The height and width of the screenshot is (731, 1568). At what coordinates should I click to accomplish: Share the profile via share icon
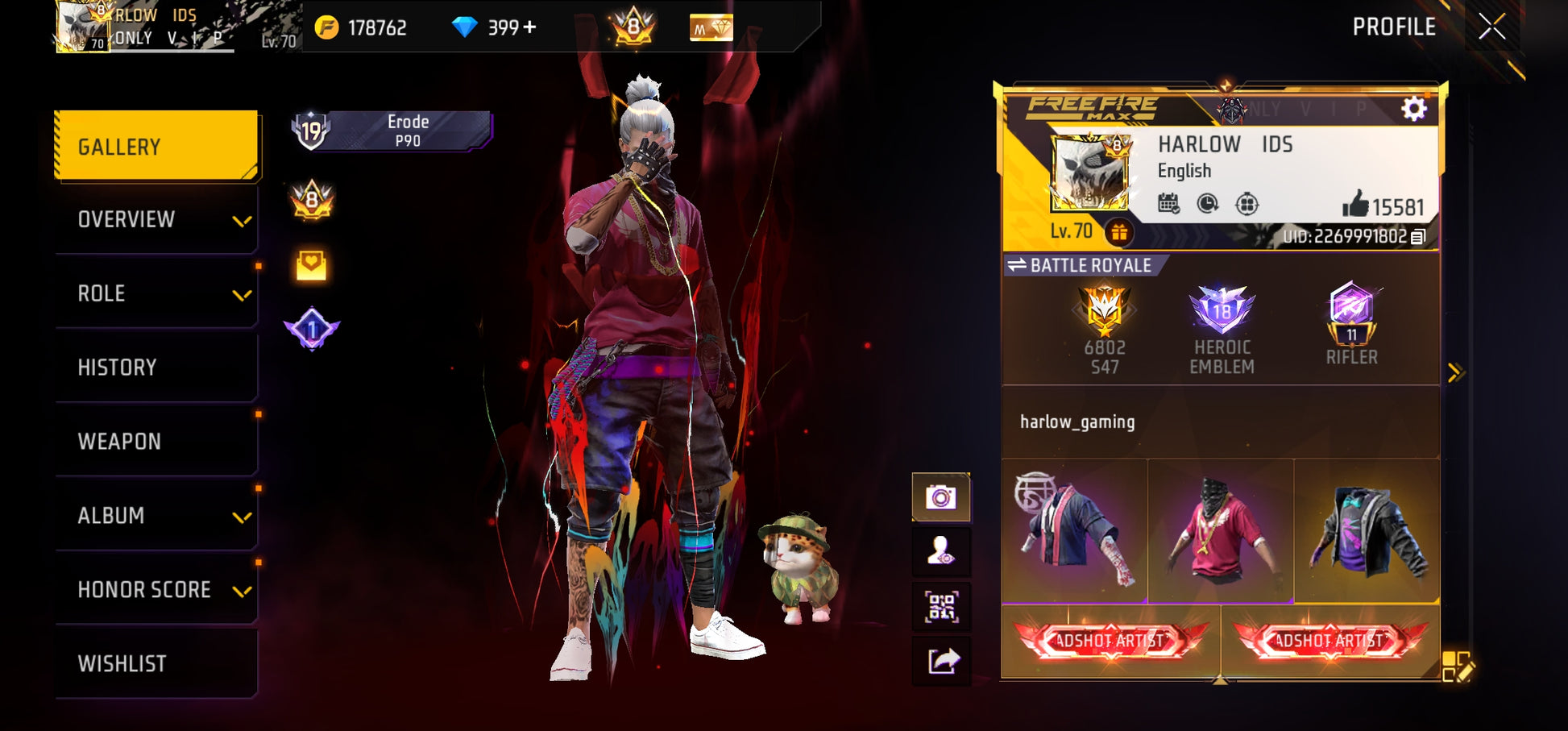[x=940, y=662]
